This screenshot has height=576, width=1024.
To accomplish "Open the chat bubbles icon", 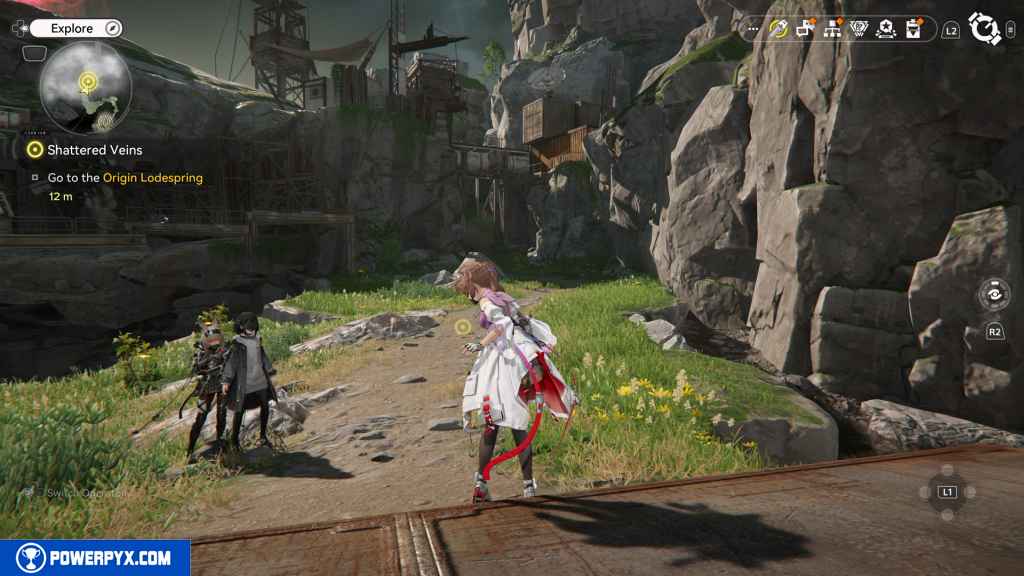I will (806, 30).
